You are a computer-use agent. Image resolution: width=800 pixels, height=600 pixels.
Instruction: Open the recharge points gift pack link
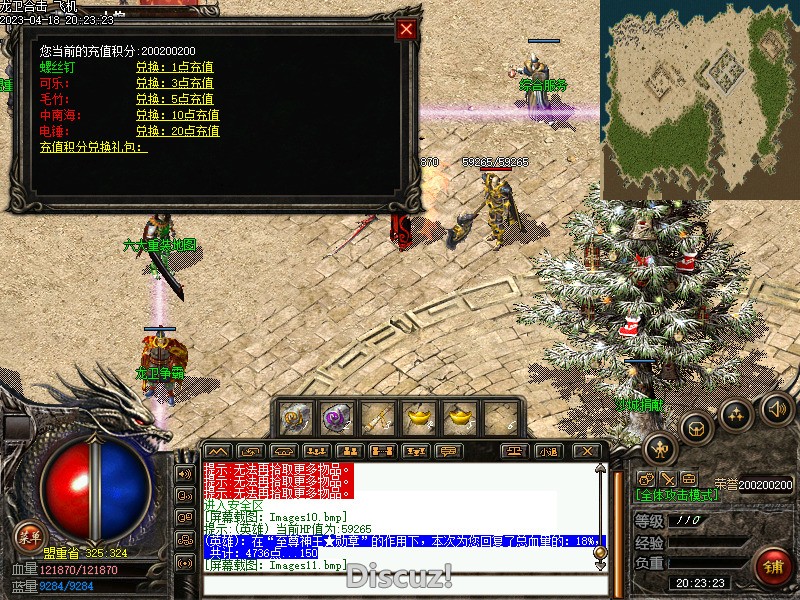(93, 147)
